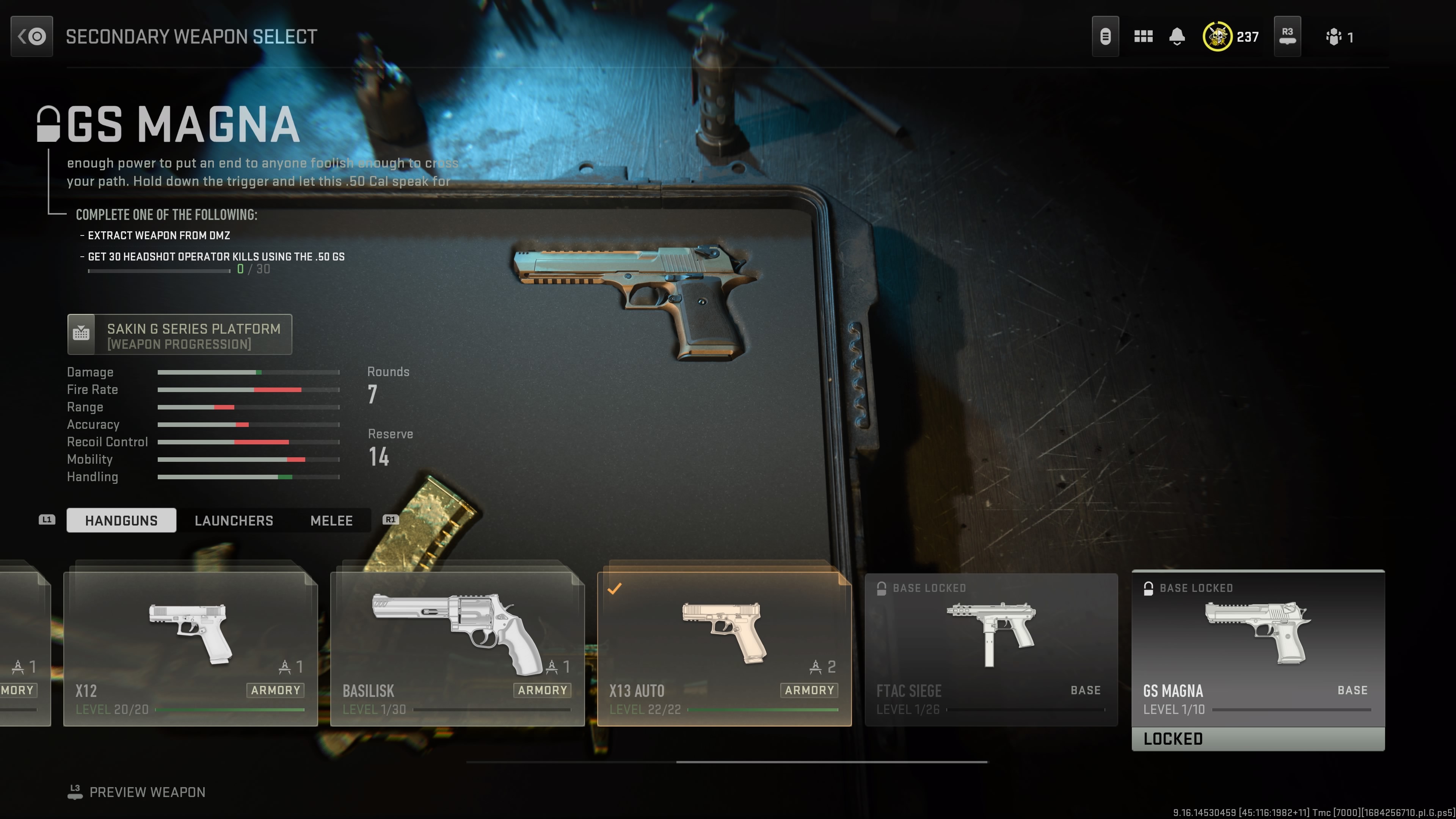Open the social panel via the R3 icon
Viewport: 1456px width, 819px height.
(x=1287, y=36)
